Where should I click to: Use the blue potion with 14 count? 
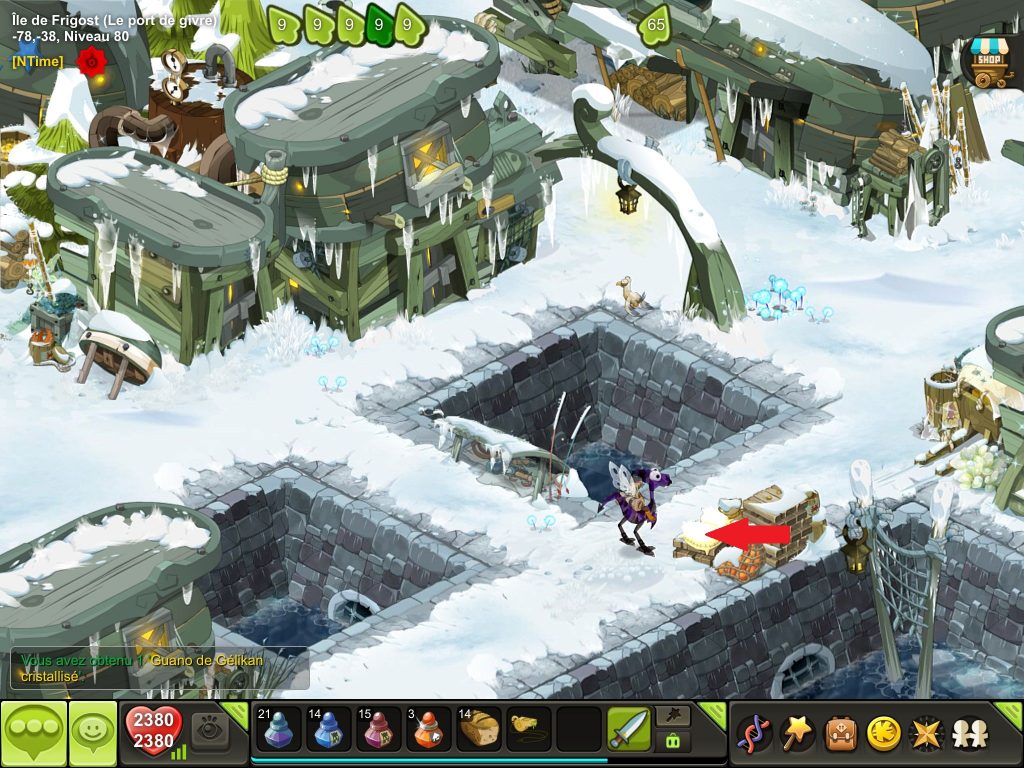[x=329, y=729]
